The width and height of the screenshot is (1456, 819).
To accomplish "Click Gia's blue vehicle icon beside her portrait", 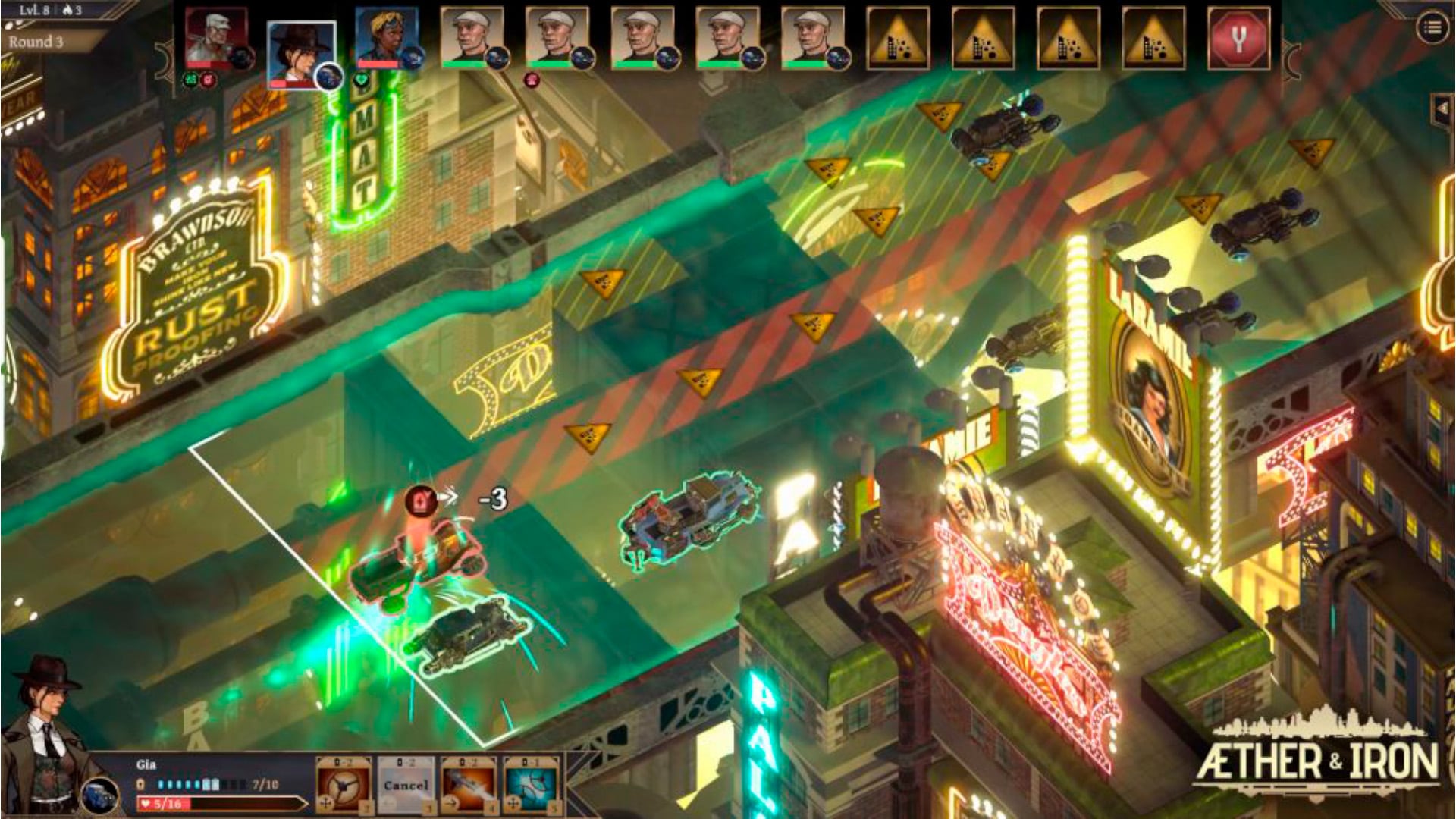I will click(x=100, y=796).
